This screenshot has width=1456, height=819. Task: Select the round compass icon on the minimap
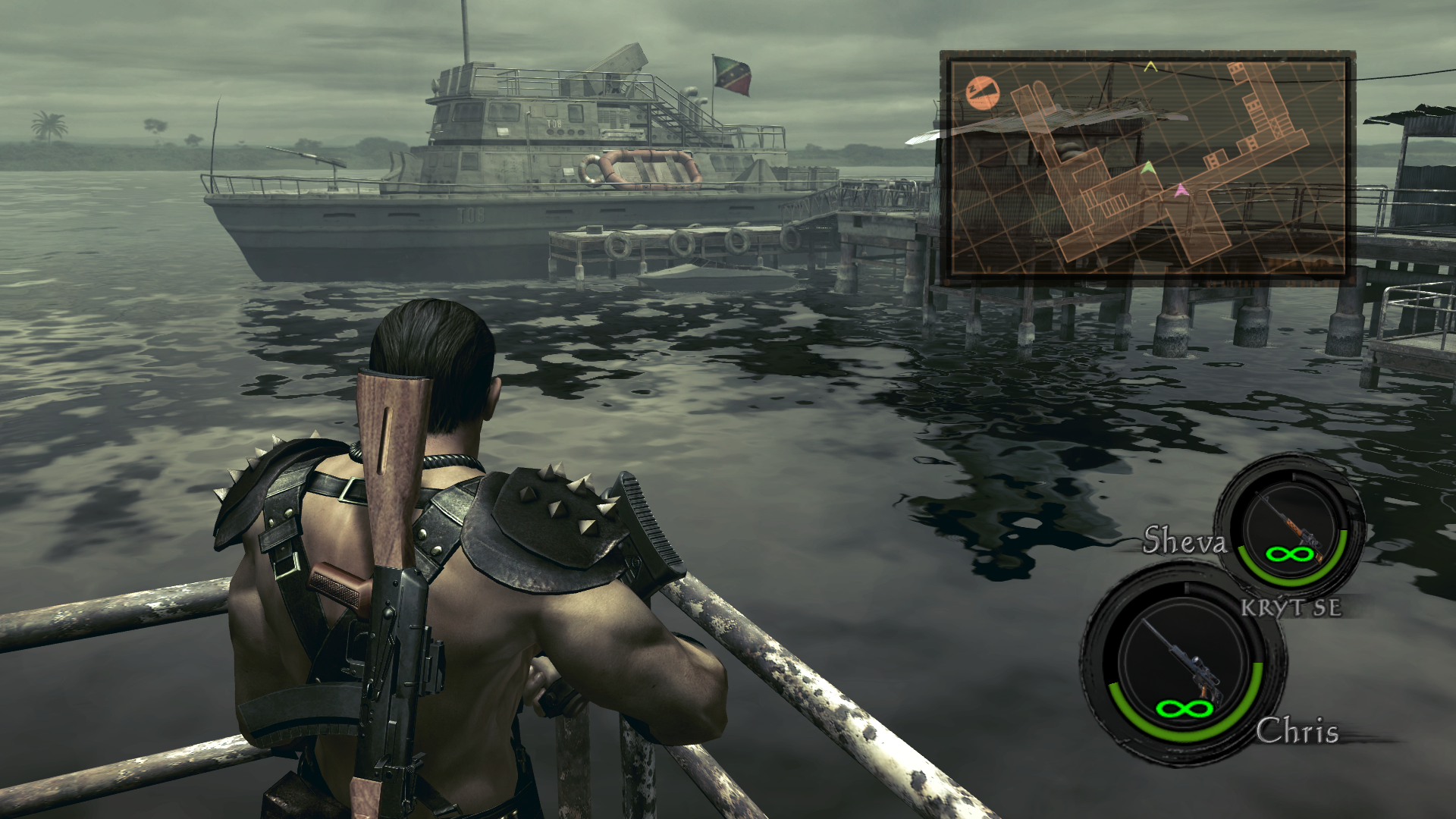pyautogui.click(x=984, y=93)
